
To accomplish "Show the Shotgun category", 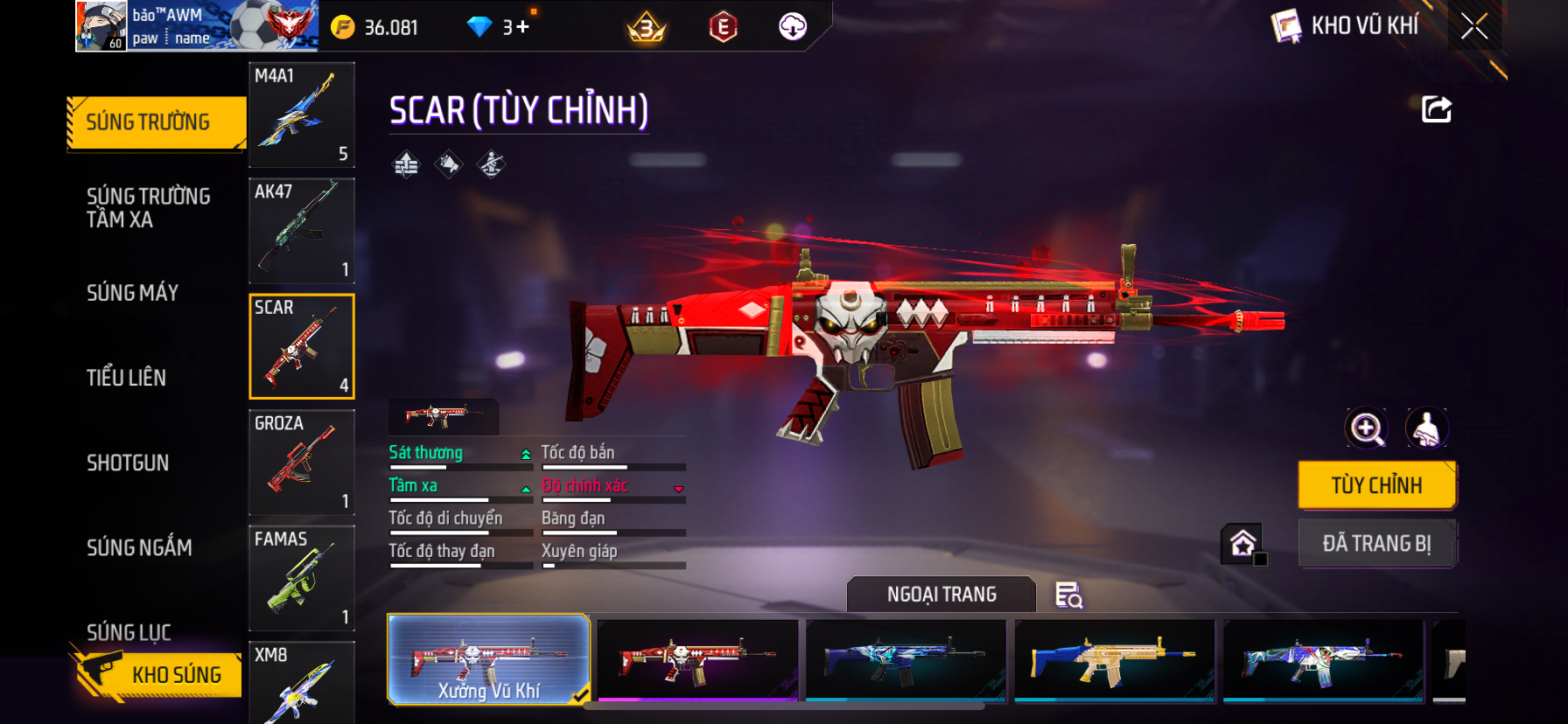I will click(x=128, y=463).
